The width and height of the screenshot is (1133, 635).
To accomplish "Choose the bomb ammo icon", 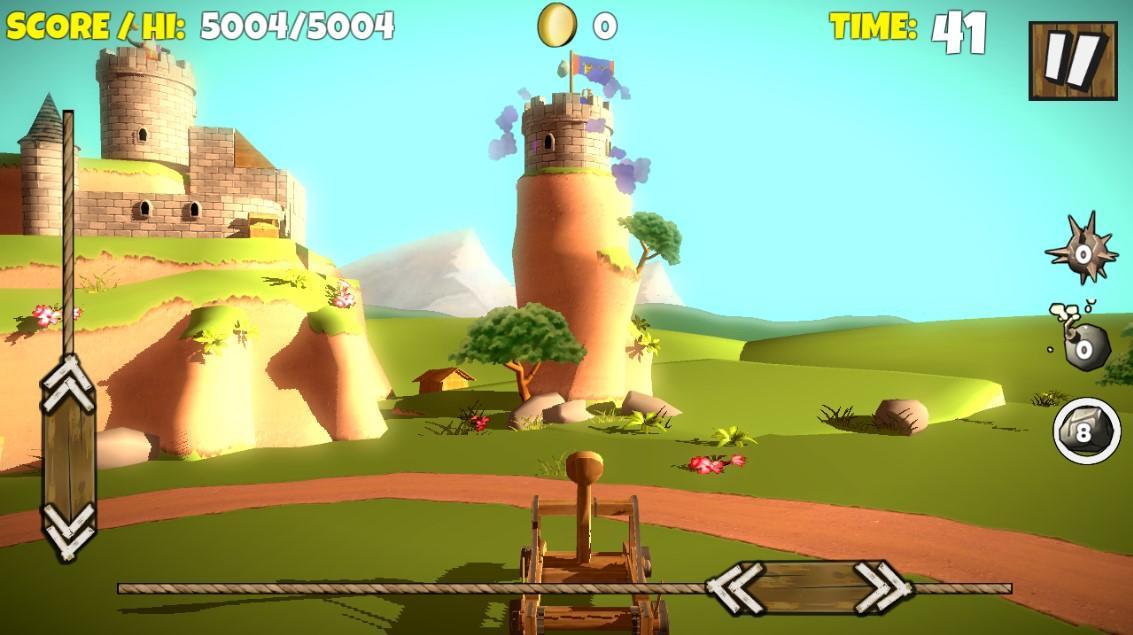I will (x=1081, y=345).
